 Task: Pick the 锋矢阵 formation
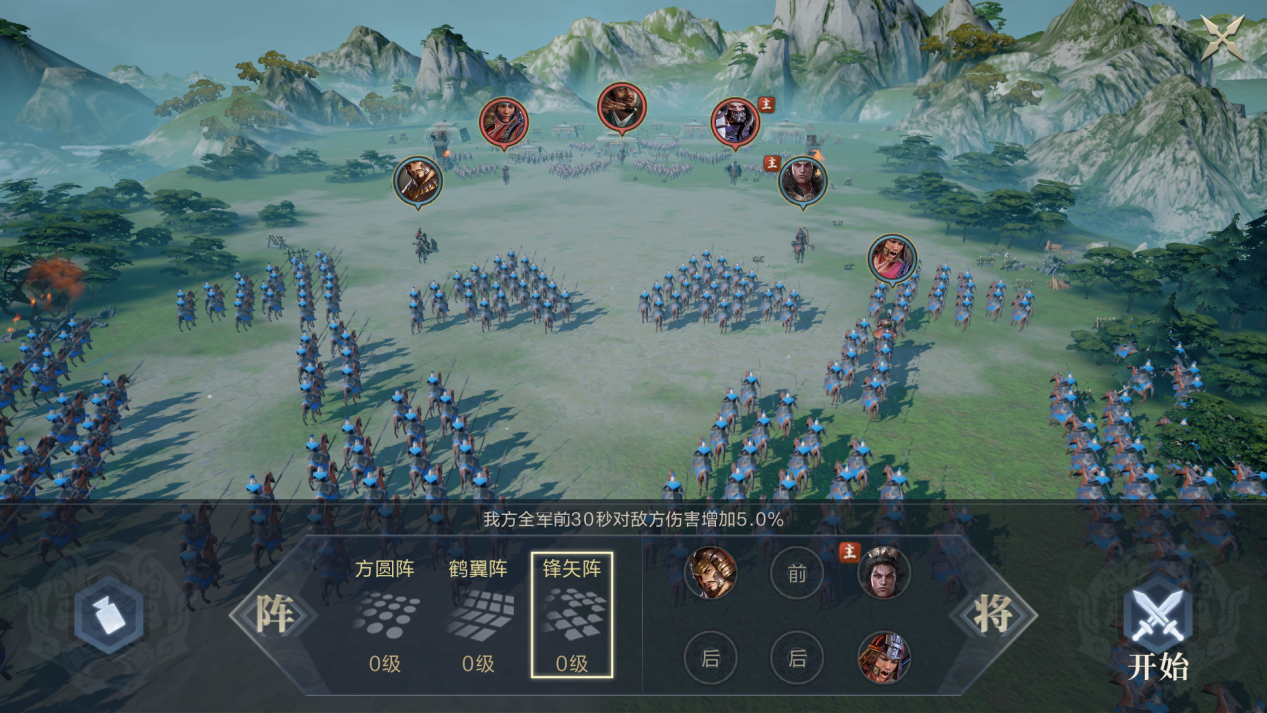coord(571,615)
